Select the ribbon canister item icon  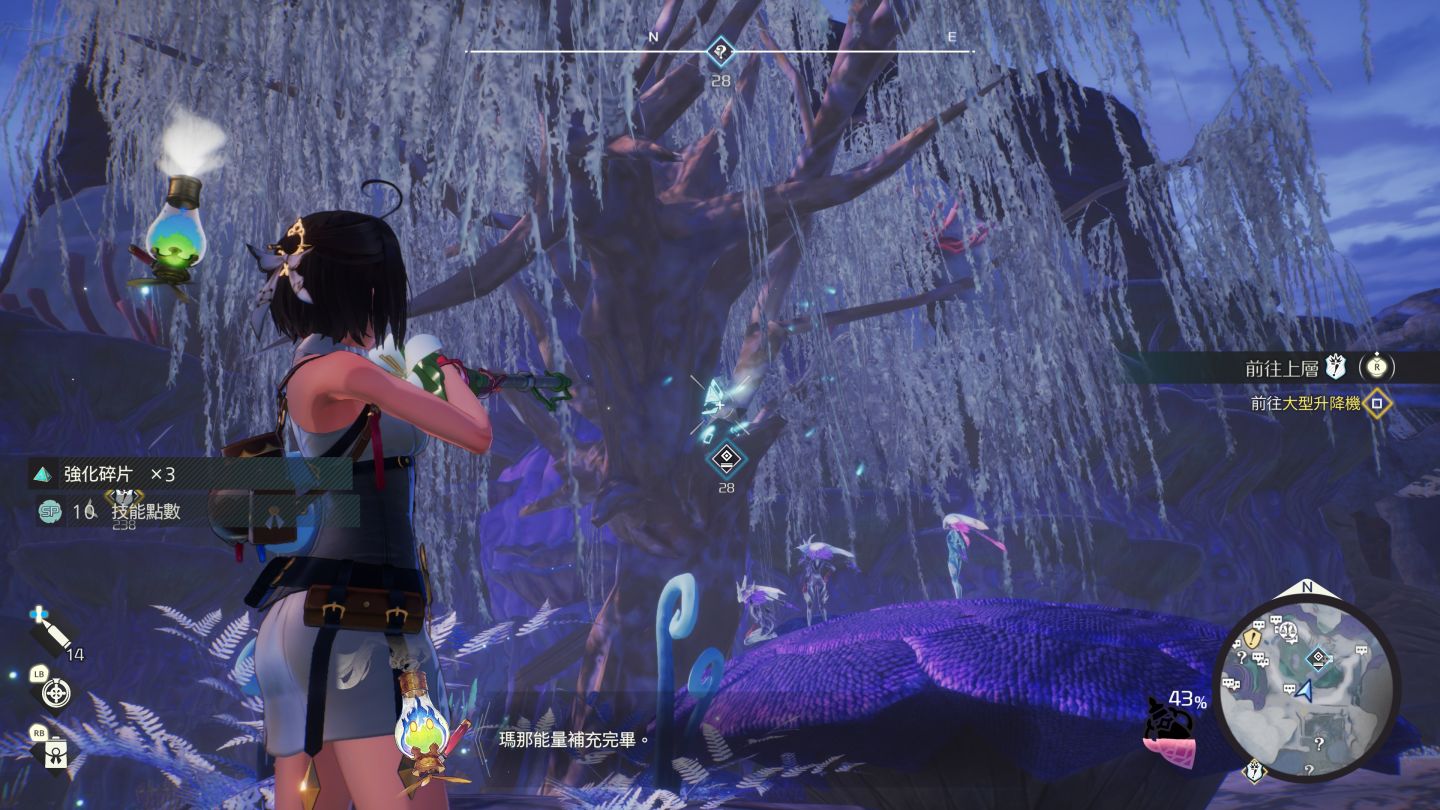click(56, 749)
